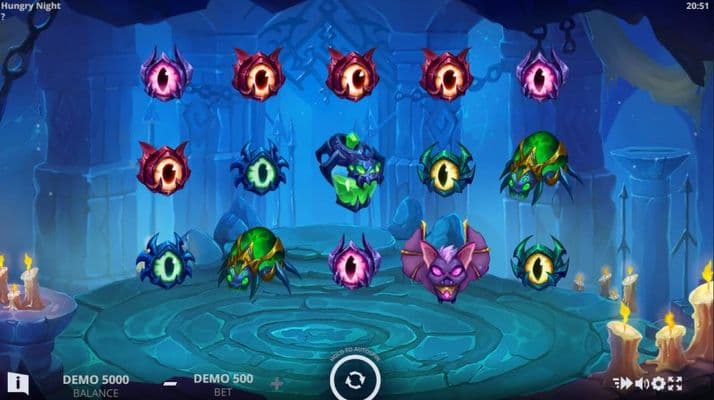Open the gear settings menu
The height and width of the screenshot is (400, 714).
(x=658, y=383)
